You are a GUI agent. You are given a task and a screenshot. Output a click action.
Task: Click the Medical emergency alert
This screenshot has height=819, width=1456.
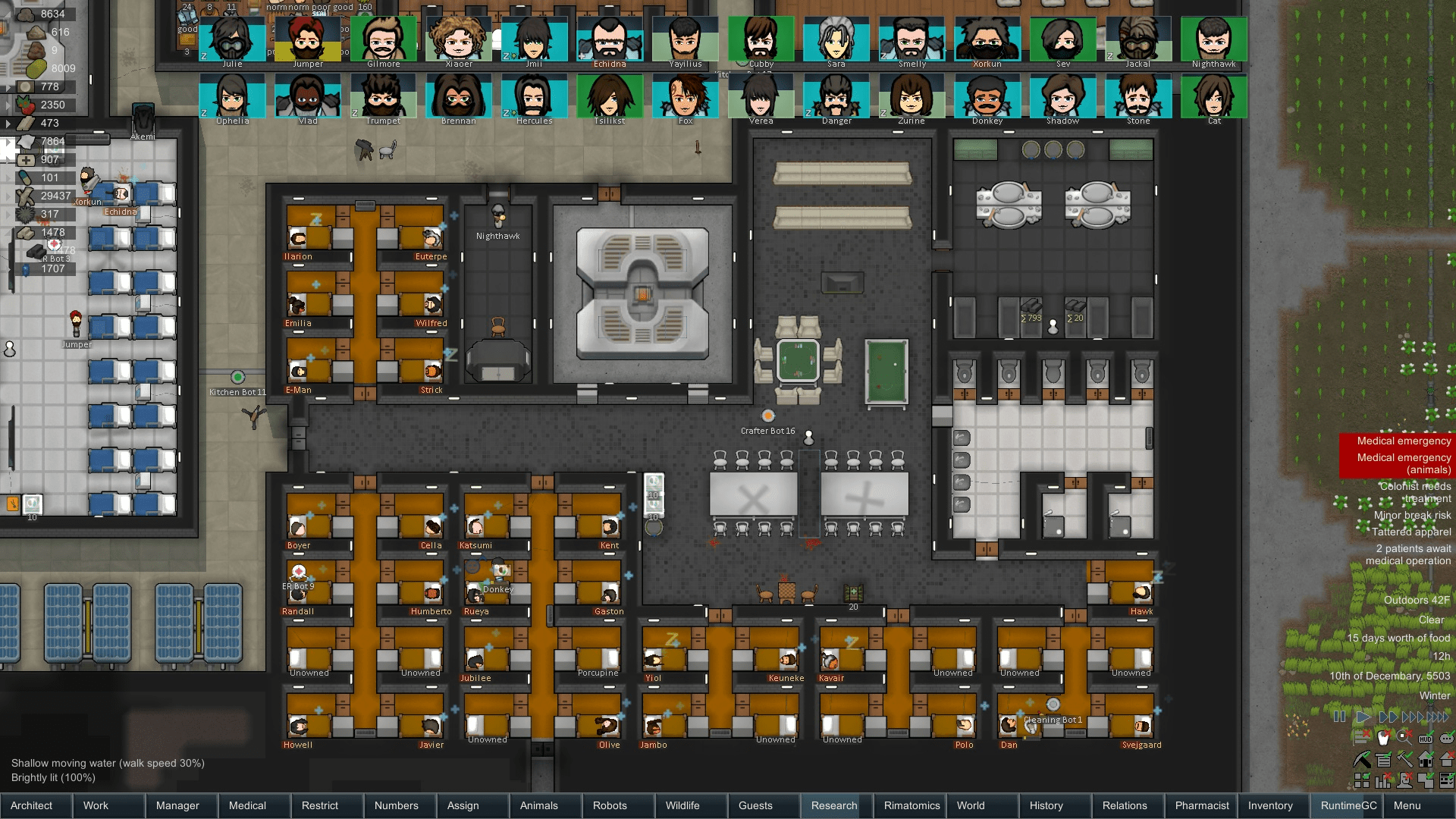(1402, 441)
